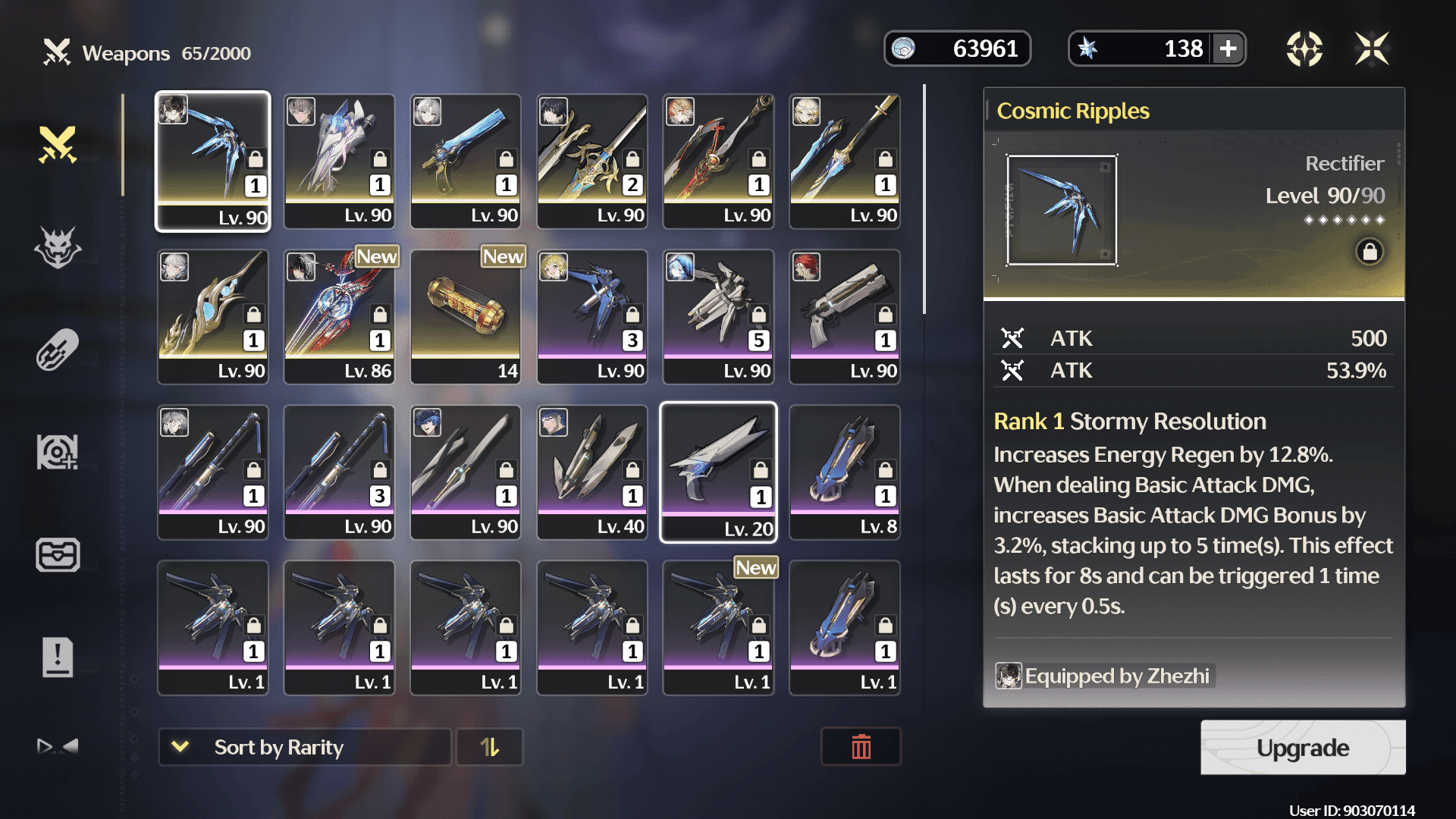Toggle the sort order arrows button

coord(490,748)
